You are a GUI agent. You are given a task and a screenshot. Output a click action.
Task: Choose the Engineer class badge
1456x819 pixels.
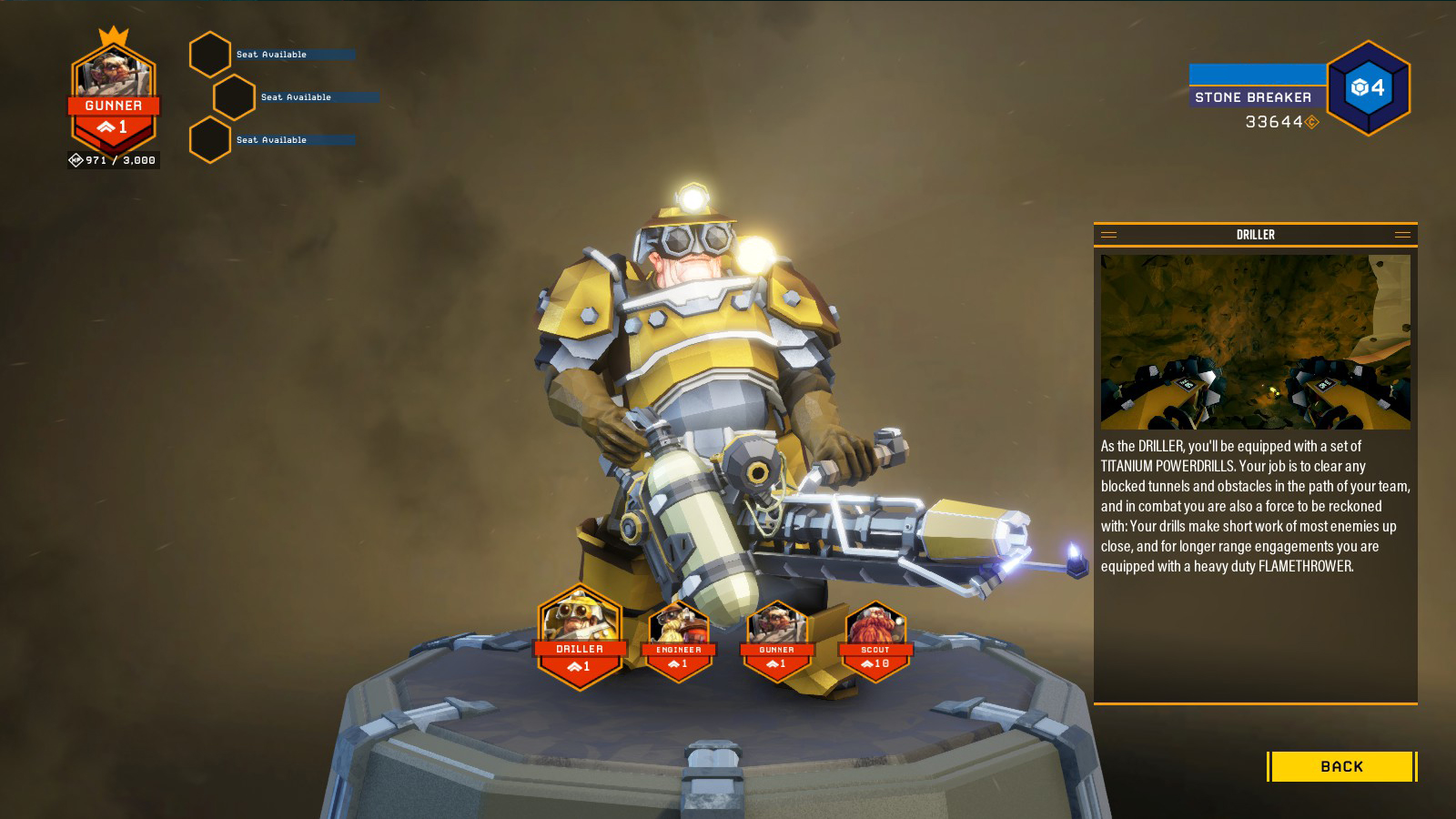[x=679, y=642]
